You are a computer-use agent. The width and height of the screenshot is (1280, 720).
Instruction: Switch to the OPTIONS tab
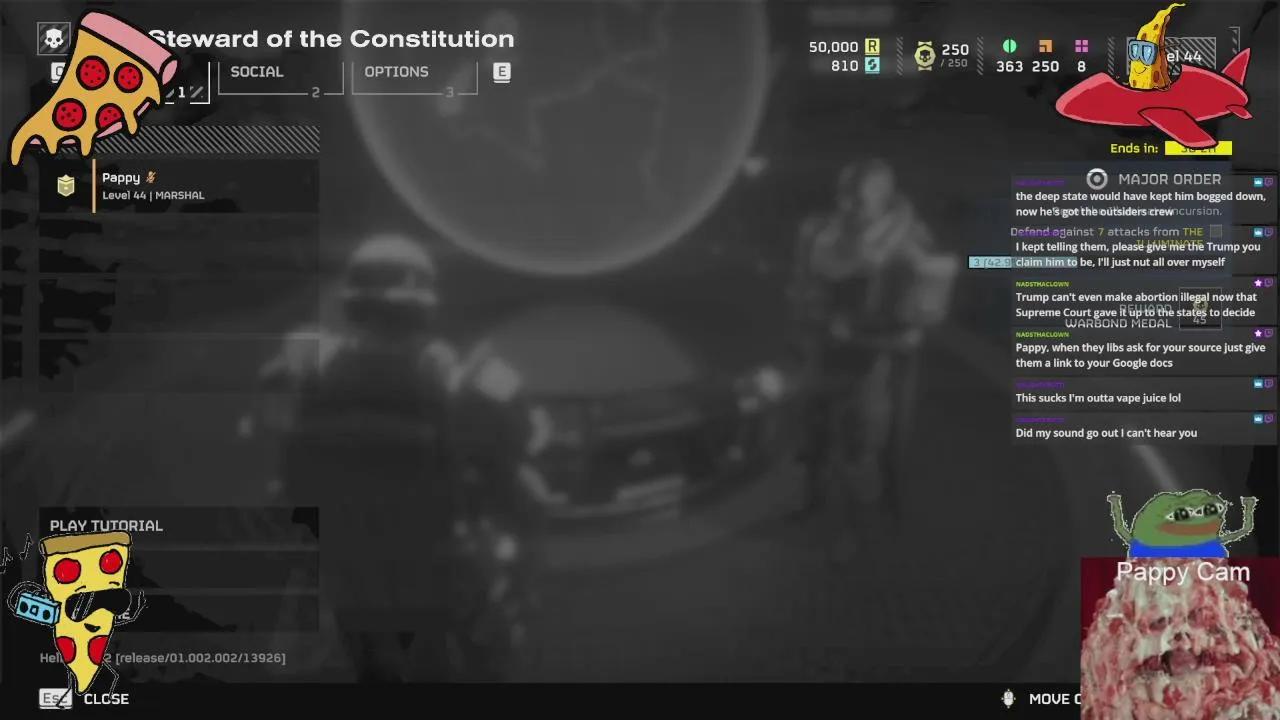pos(396,71)
